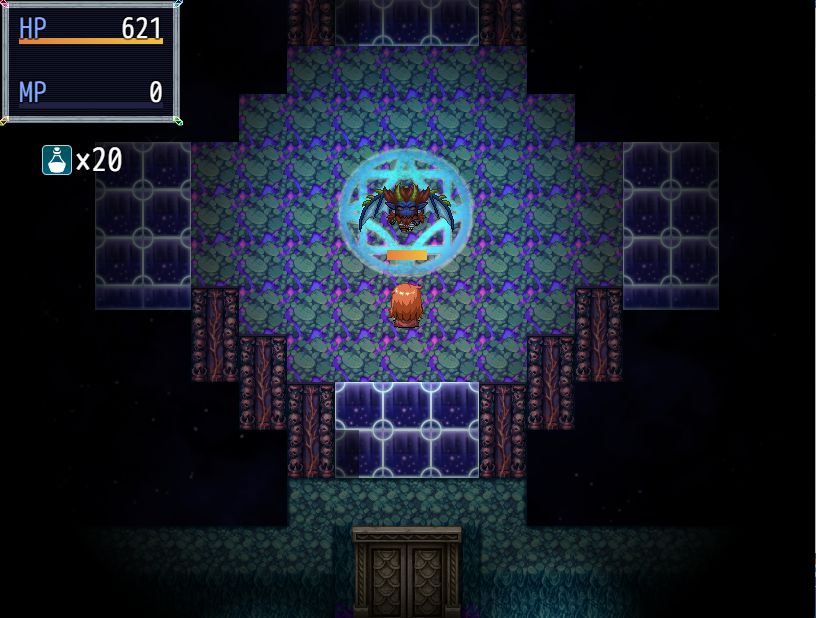Use the potion item icon
This screenshot has width=816, height=618.
coord(57,160)
